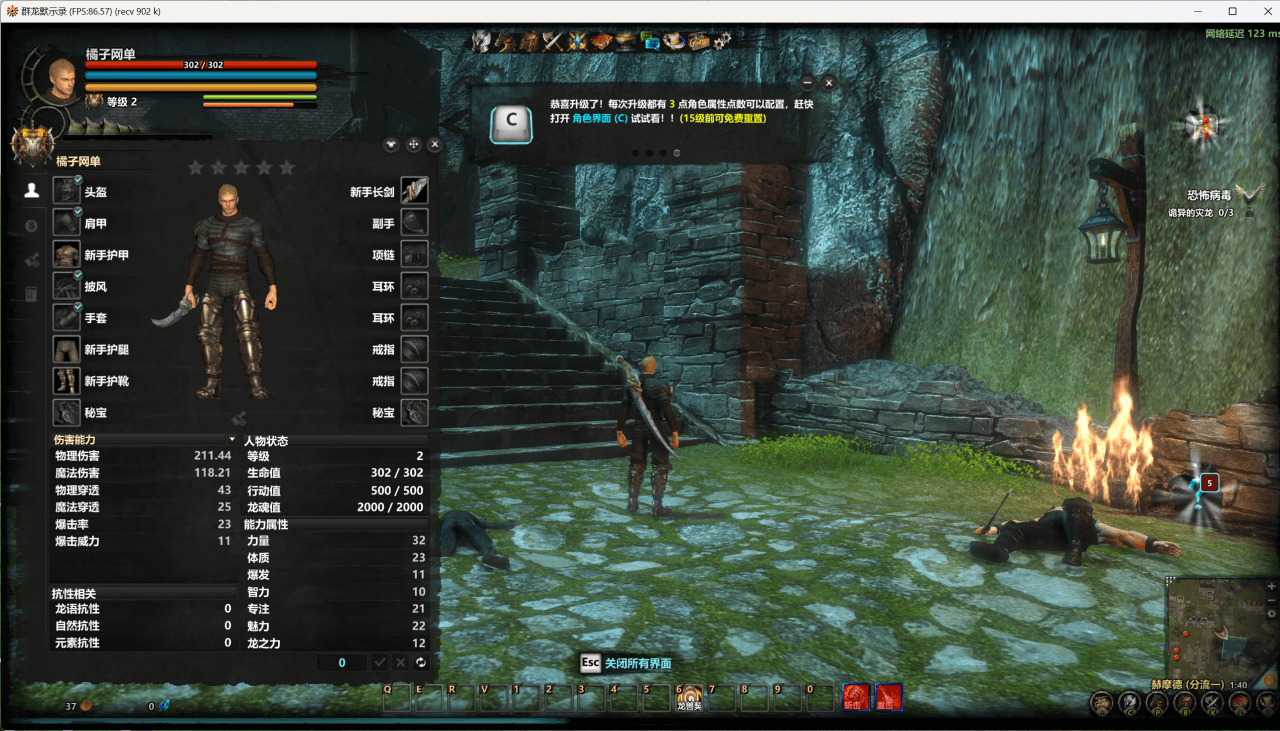Open the treasure chest icon in the top menu
The image size is (1280, 731).
pos(698,41)
